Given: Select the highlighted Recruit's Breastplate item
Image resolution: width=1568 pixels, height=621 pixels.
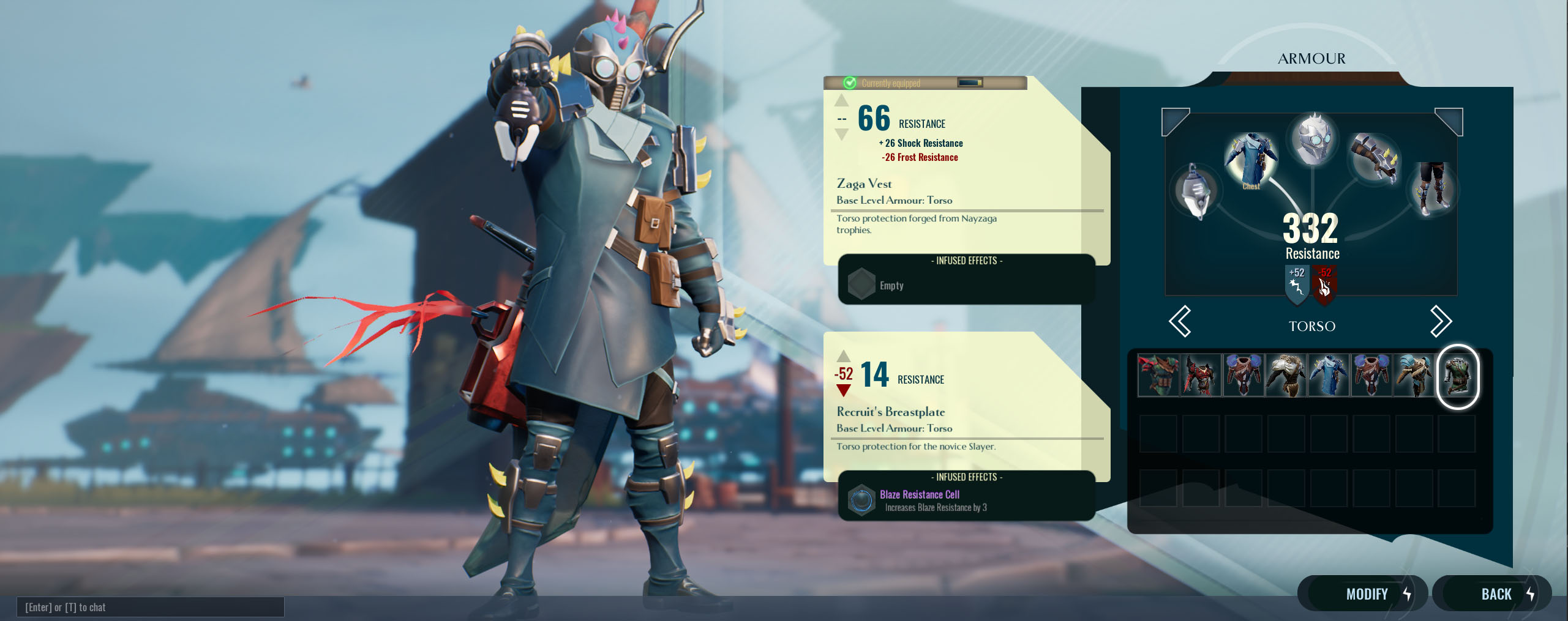Looking at the screenshot, I should click(1457, 376).
